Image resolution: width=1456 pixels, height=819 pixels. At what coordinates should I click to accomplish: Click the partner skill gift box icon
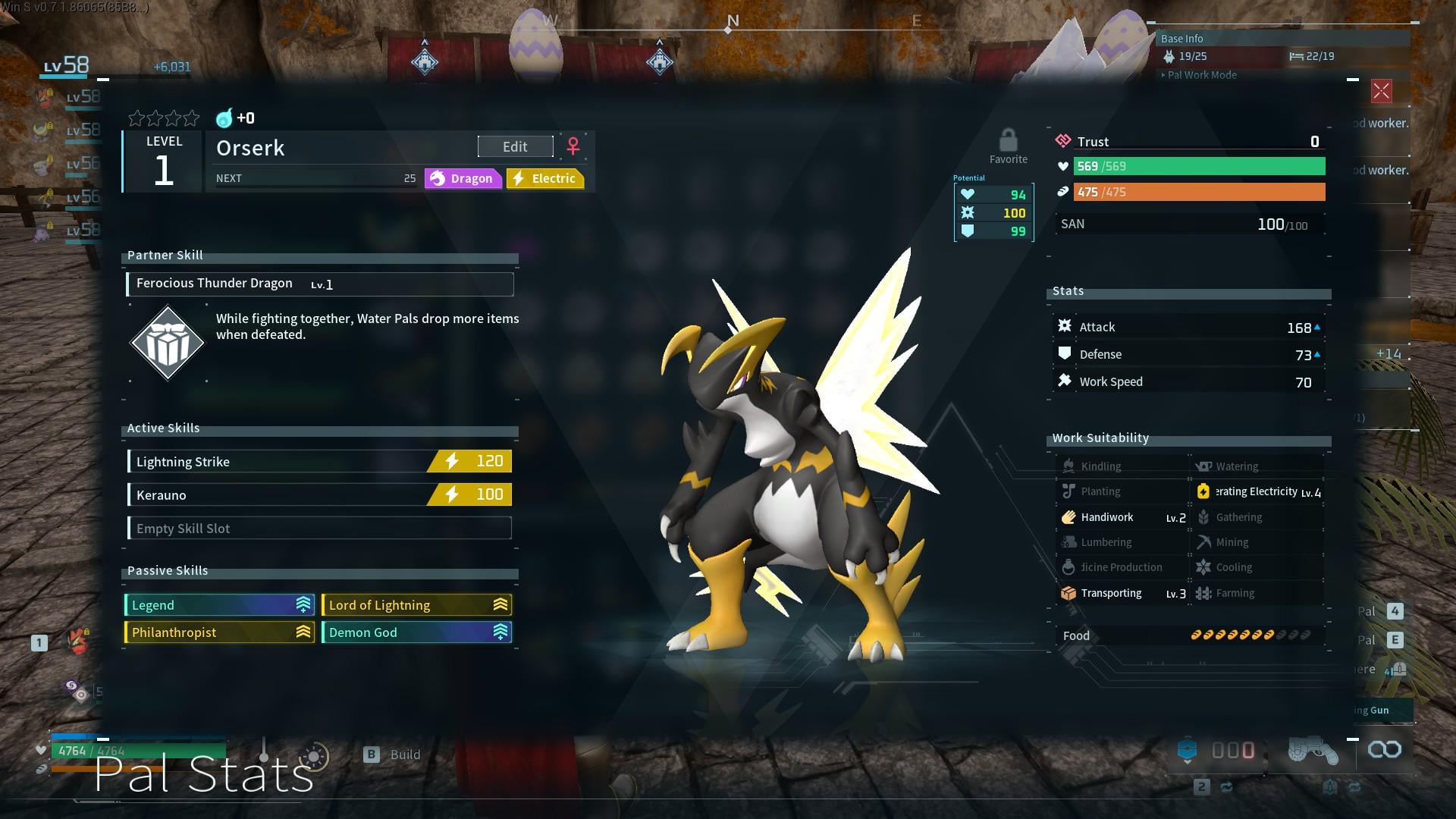168,343
